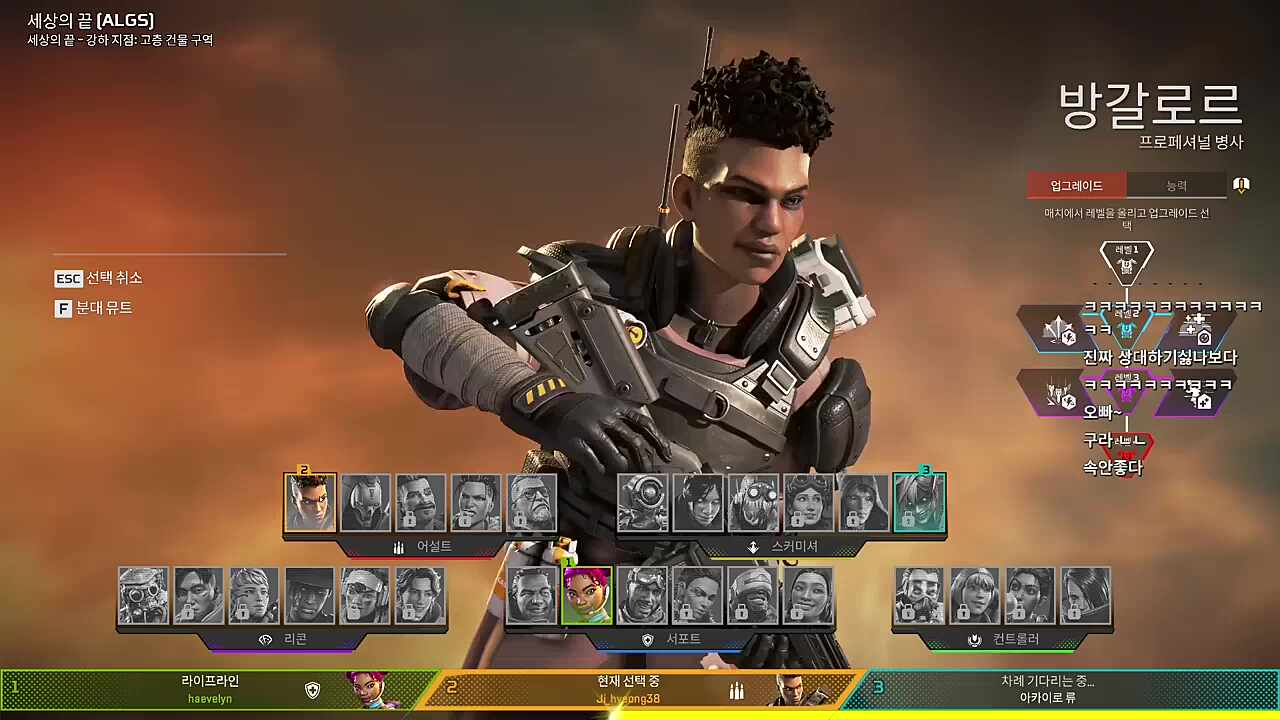Select the bearded Ballistic portrait with glasses
Image resolution: width=1280 pixels, height=720 pixels.
click(x=531, y=502)
